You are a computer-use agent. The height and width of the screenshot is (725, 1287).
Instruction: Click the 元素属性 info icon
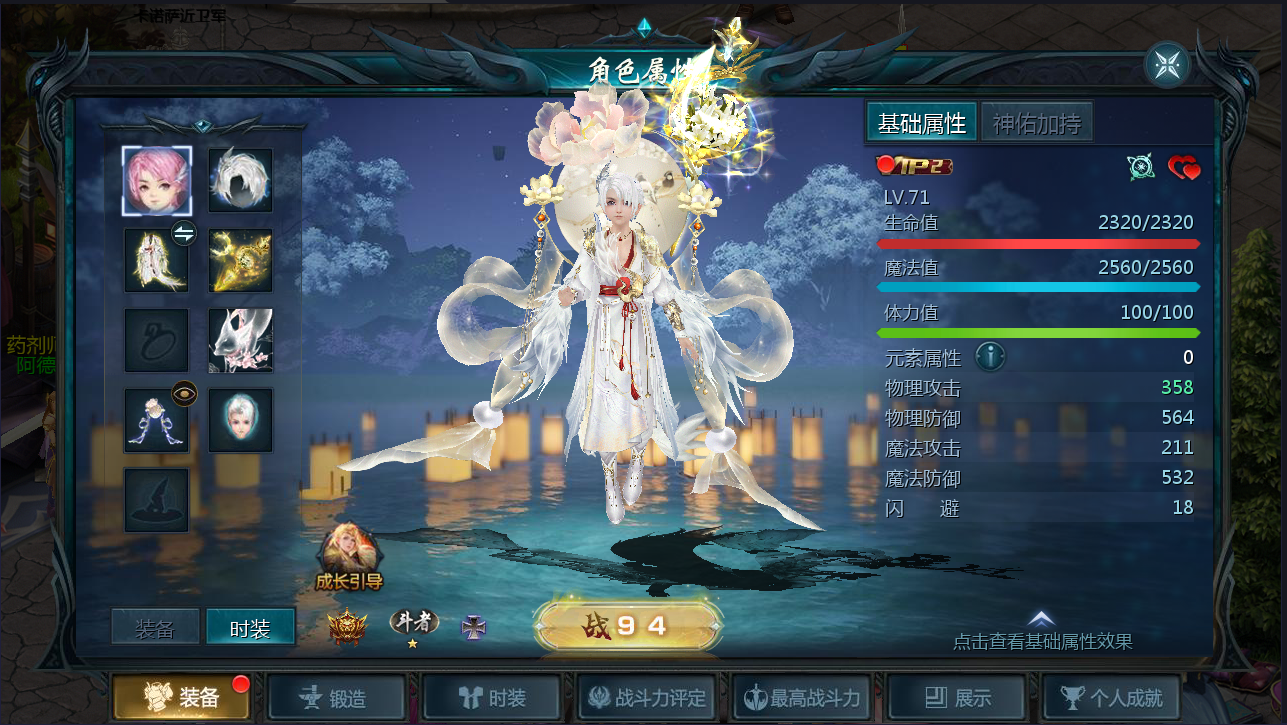click(990, 357)
